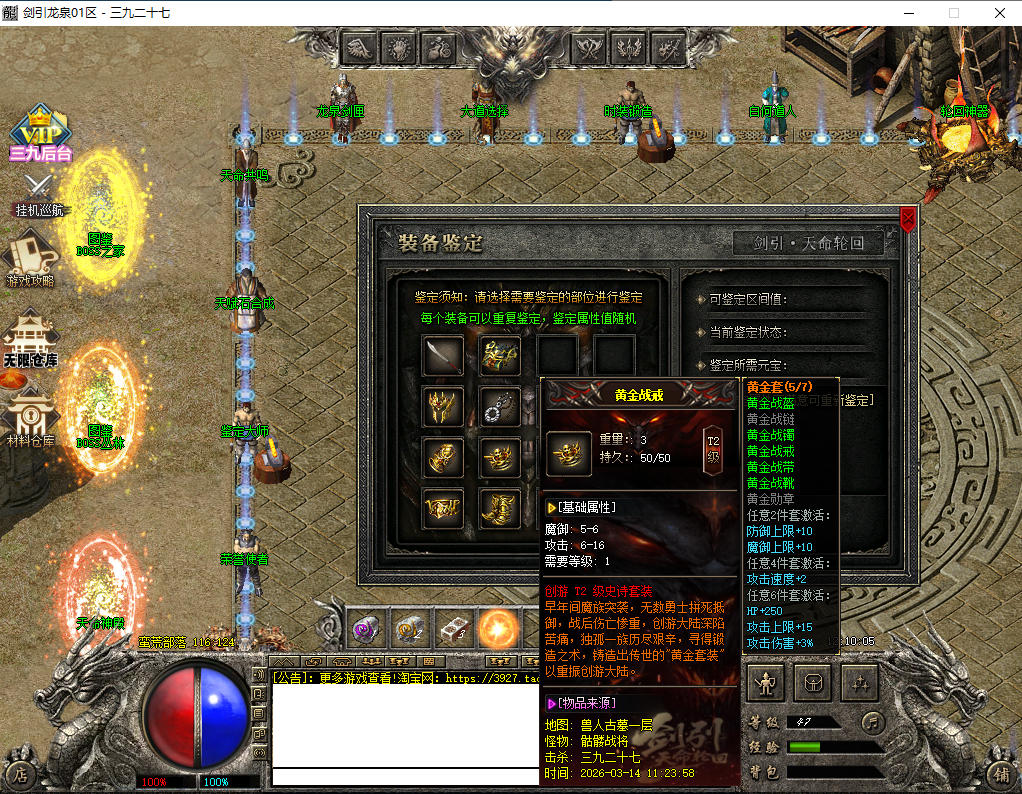Select the golden helmet equipment slot
Screen dimensions: 1022x794
pos(442,406)
